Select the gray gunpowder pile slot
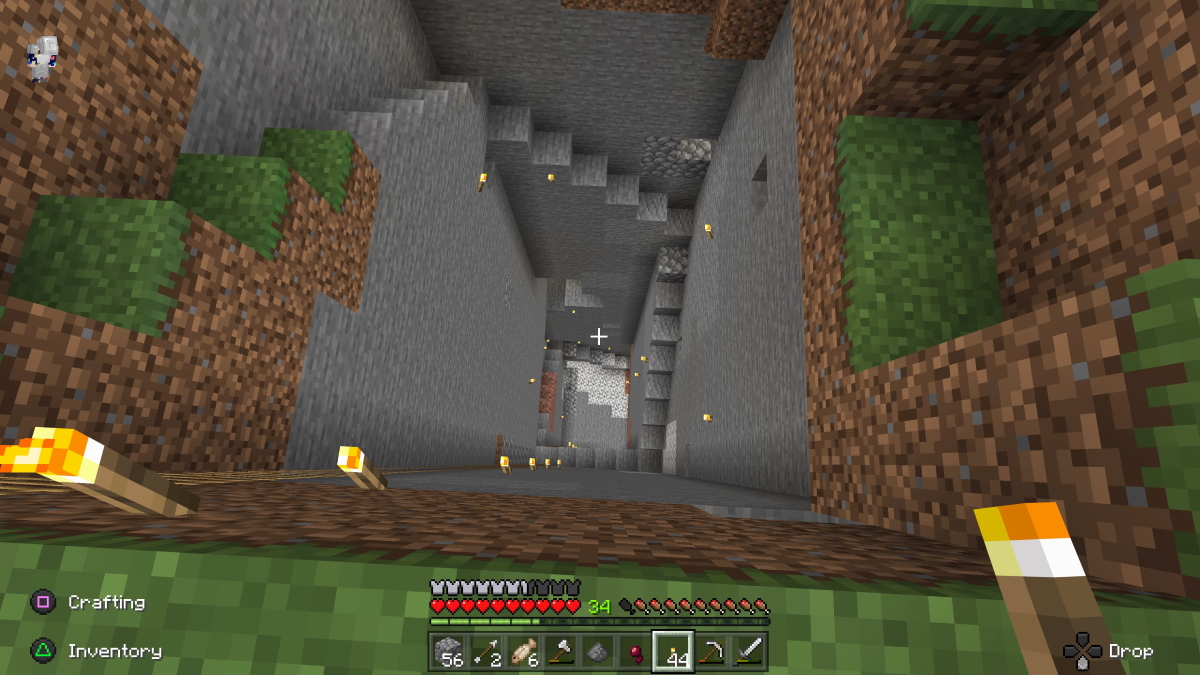Image resolution: width=1200 pixels, height=675 pixels. [x=598, y=652]
